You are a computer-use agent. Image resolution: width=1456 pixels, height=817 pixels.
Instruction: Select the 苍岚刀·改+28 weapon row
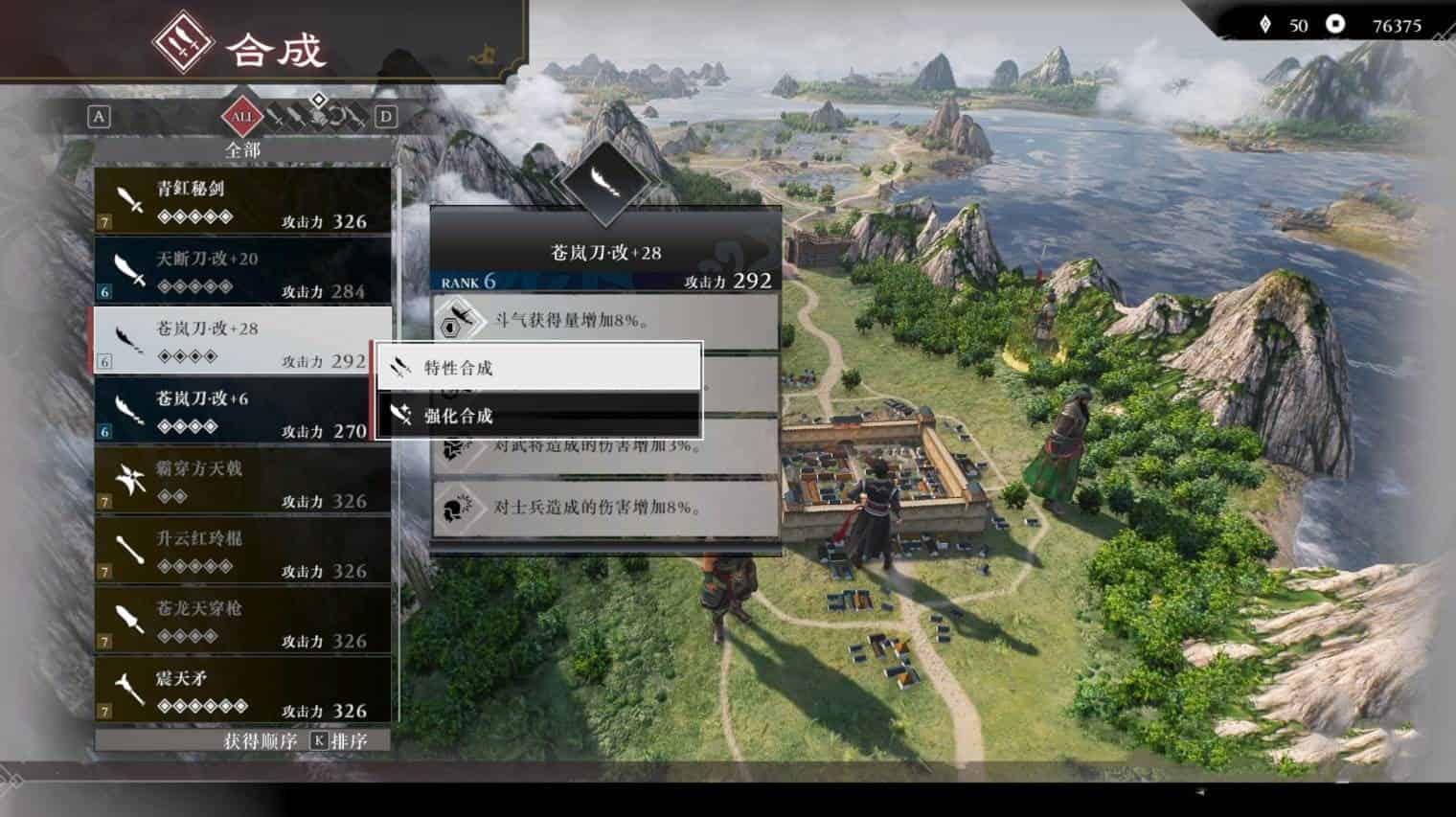tap(242, 341)
